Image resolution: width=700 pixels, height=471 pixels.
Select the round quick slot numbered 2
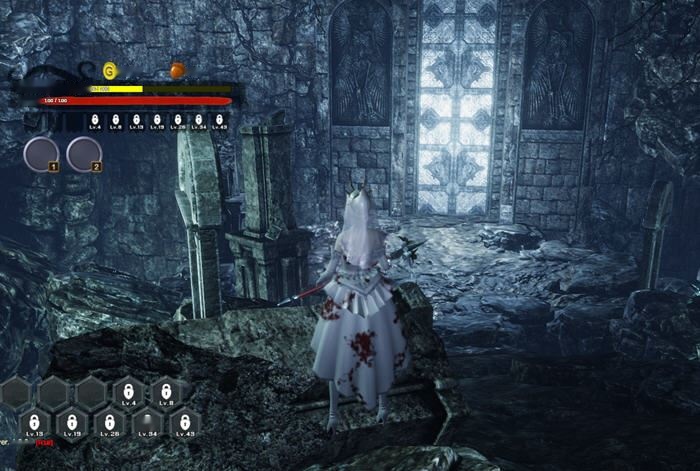84,154
